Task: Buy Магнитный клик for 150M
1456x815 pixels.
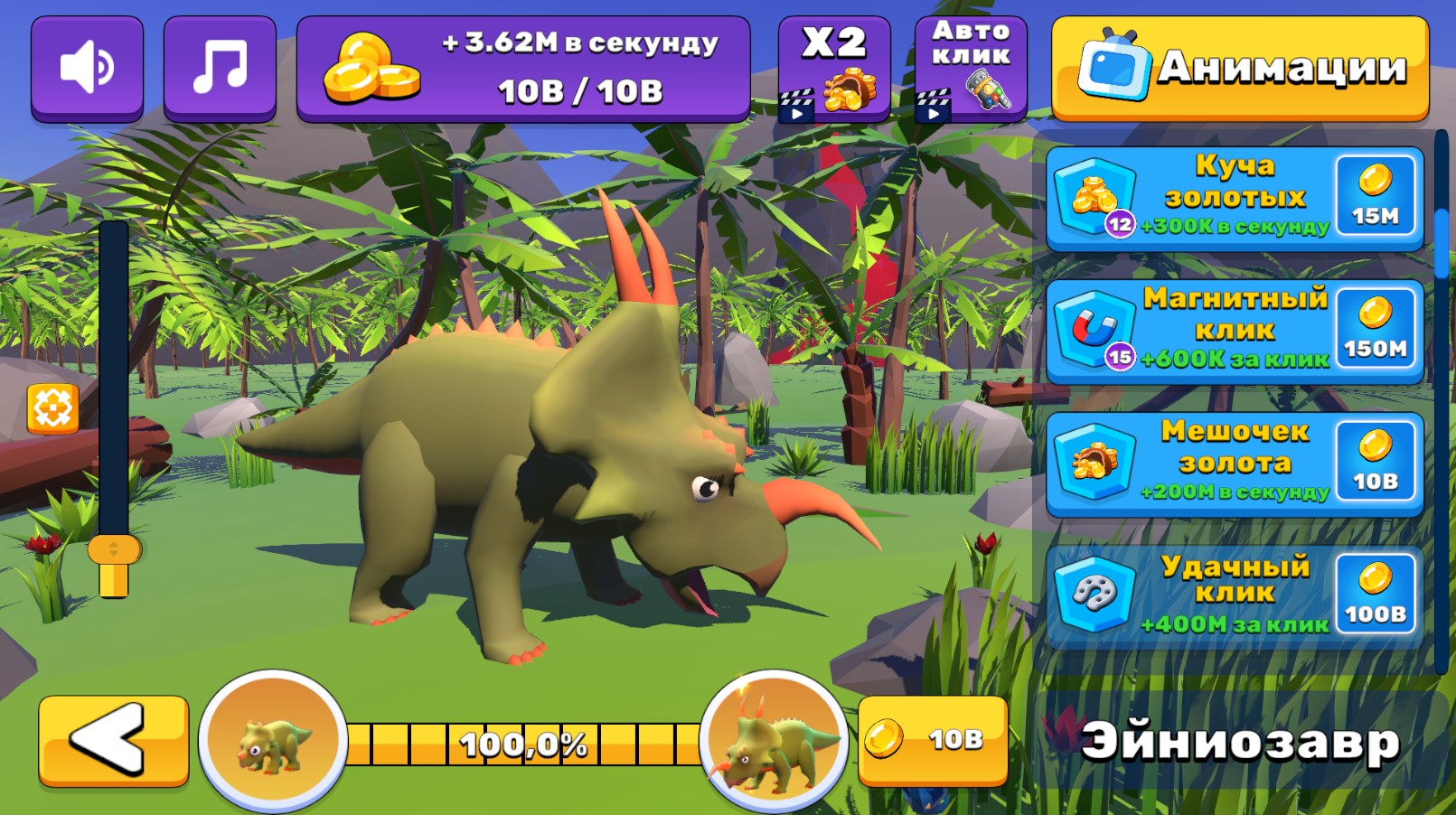Action: click(1374, 327)
